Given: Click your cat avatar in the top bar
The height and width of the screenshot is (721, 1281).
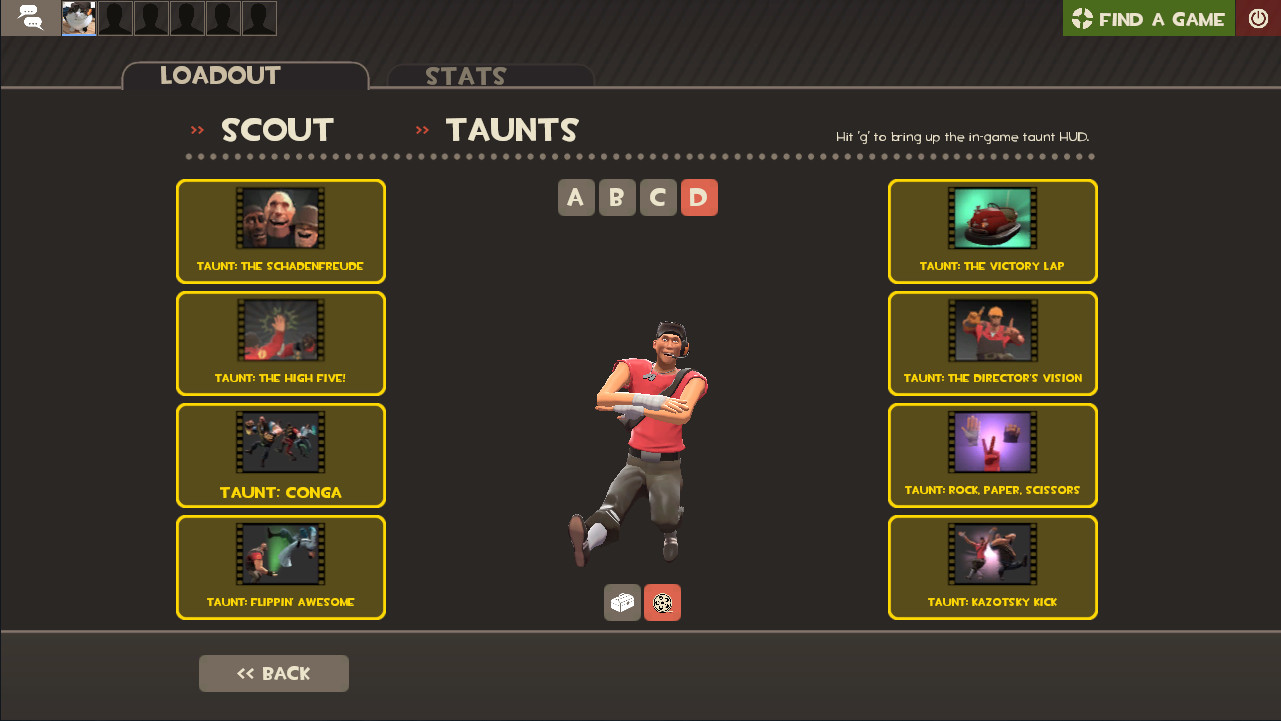Looking at the screenshot, I should click(x=78, y=18).
